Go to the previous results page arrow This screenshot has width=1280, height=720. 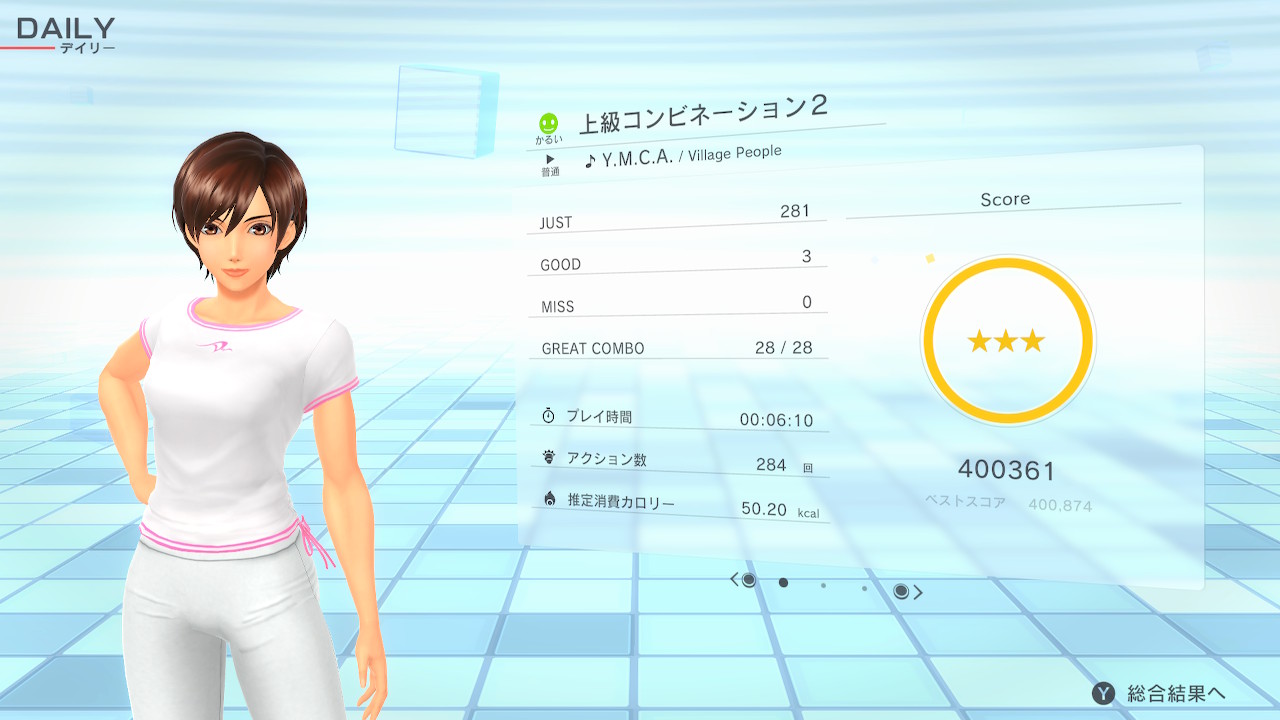point(734,579)
